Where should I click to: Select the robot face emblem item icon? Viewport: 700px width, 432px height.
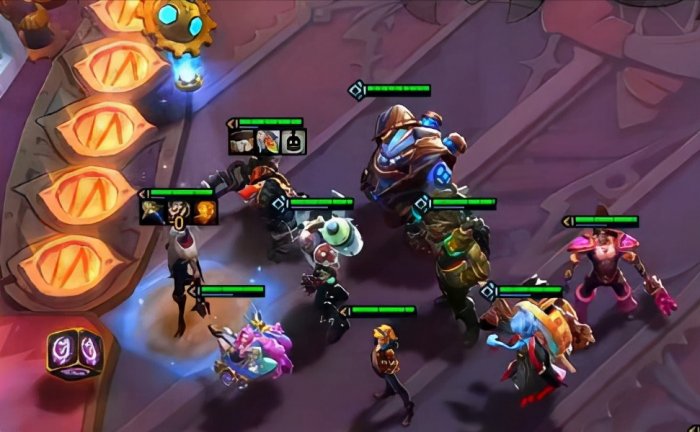293,142
